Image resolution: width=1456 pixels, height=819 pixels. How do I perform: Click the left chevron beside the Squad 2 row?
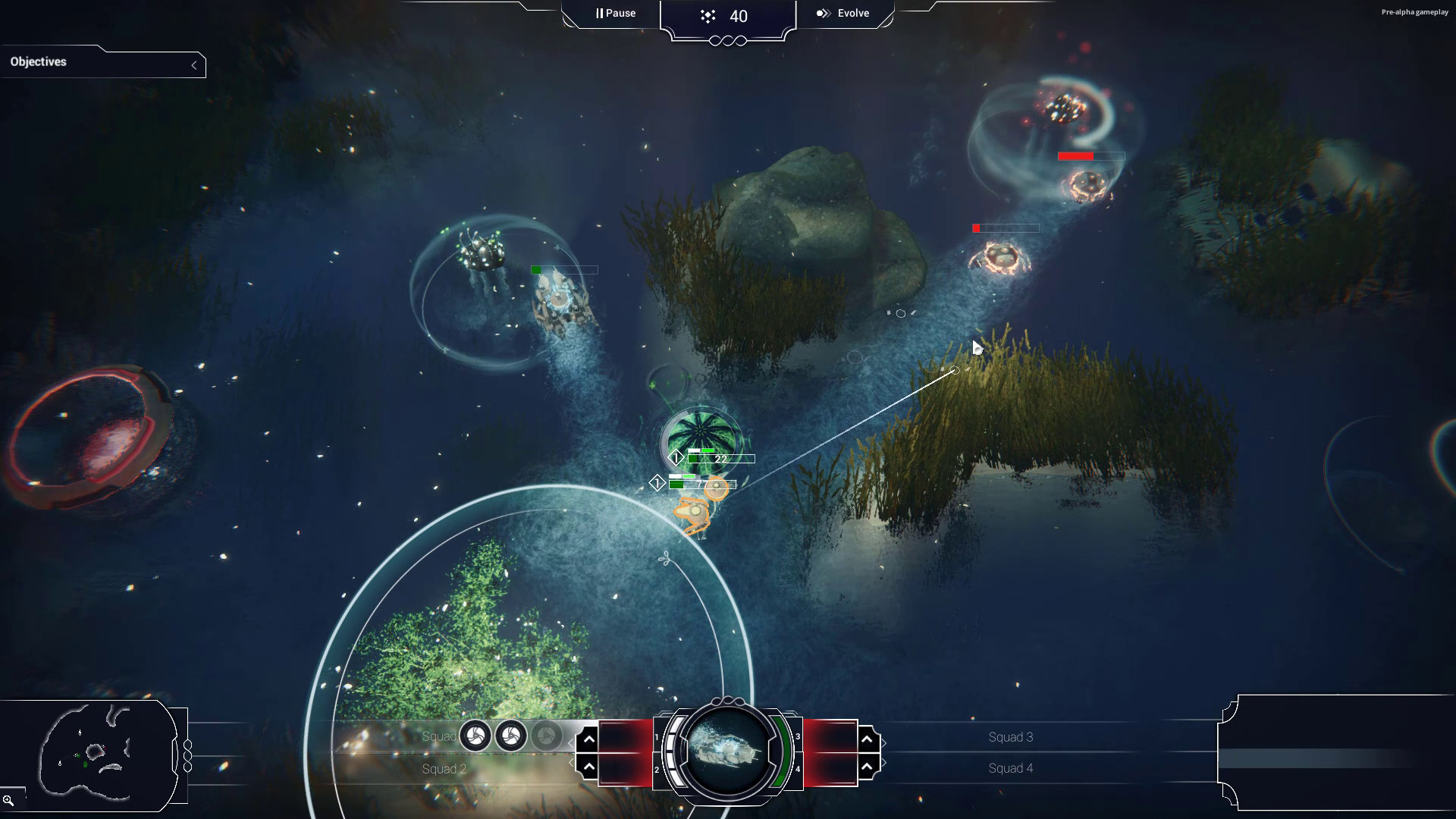pos(571,762)
